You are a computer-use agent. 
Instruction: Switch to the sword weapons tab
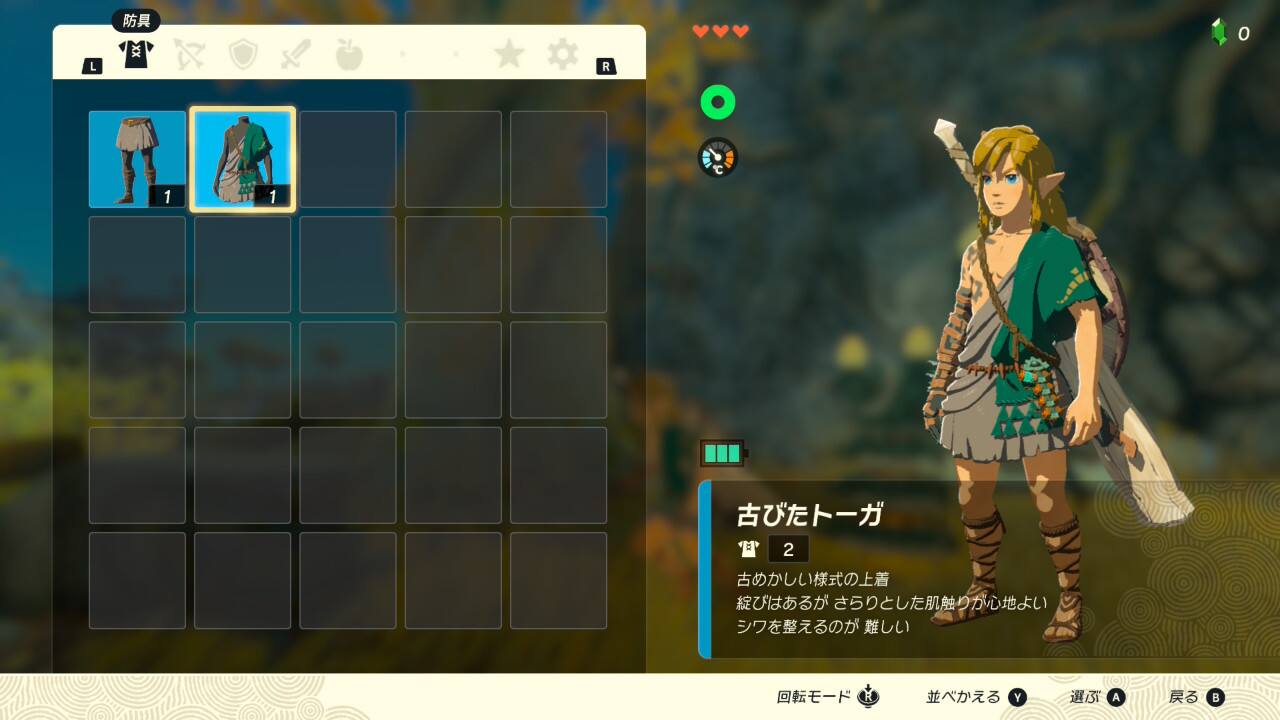click(296, 54)
